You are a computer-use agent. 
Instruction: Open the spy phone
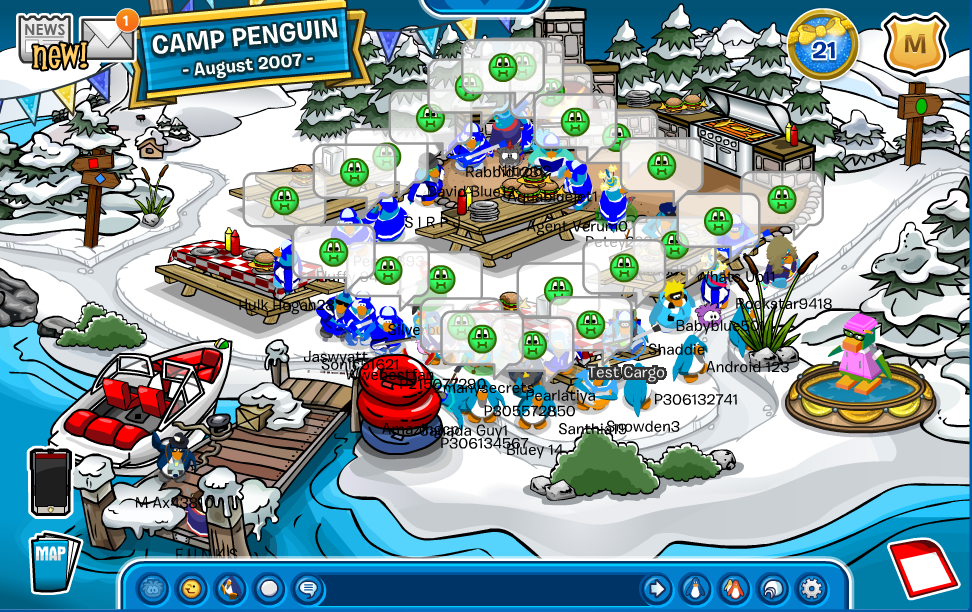pyautogui.click(x=50, y=482)
